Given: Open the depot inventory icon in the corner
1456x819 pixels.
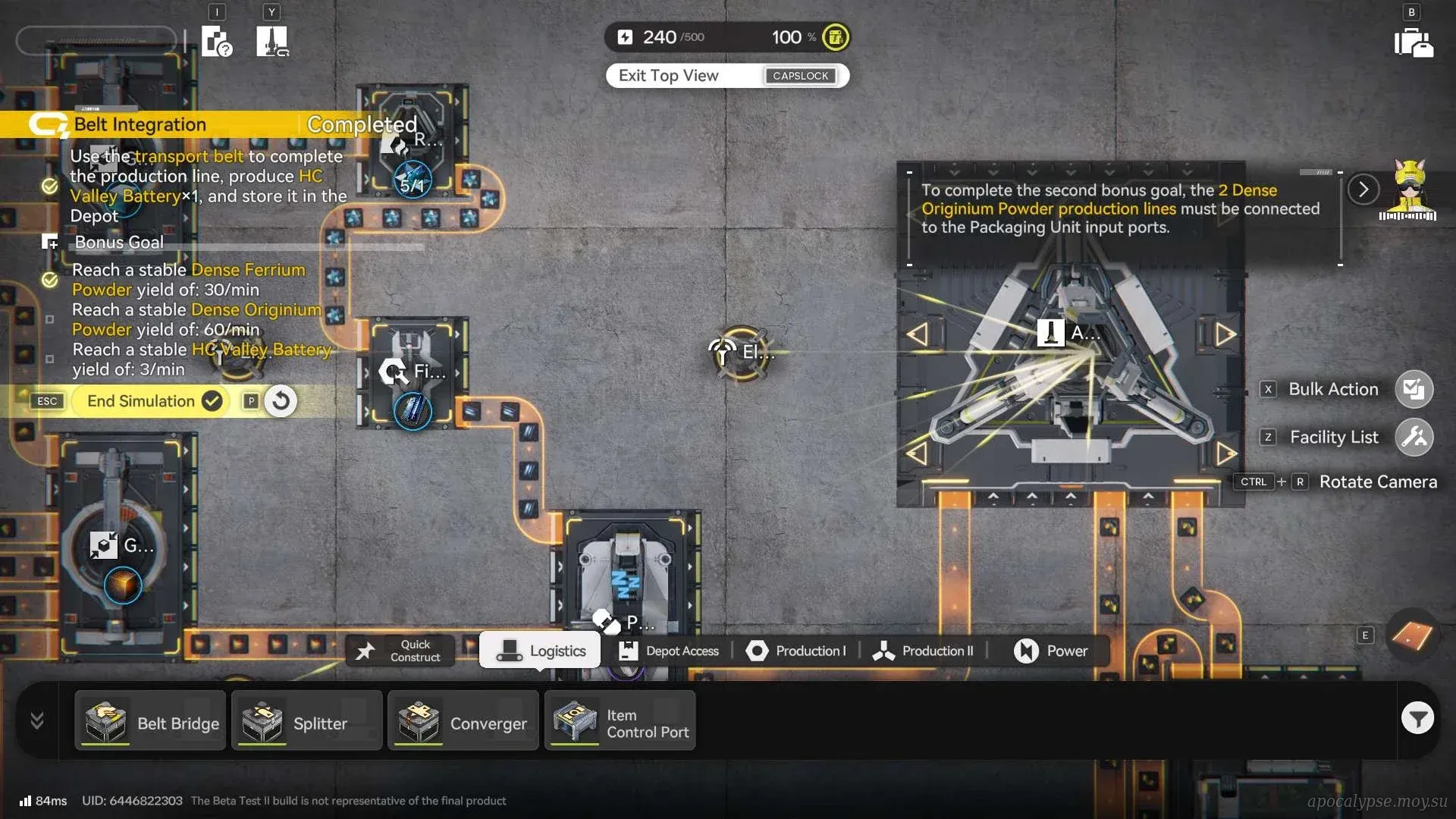Looking at the screenshot, I should pyautogui.click(x=1413, y=42).
